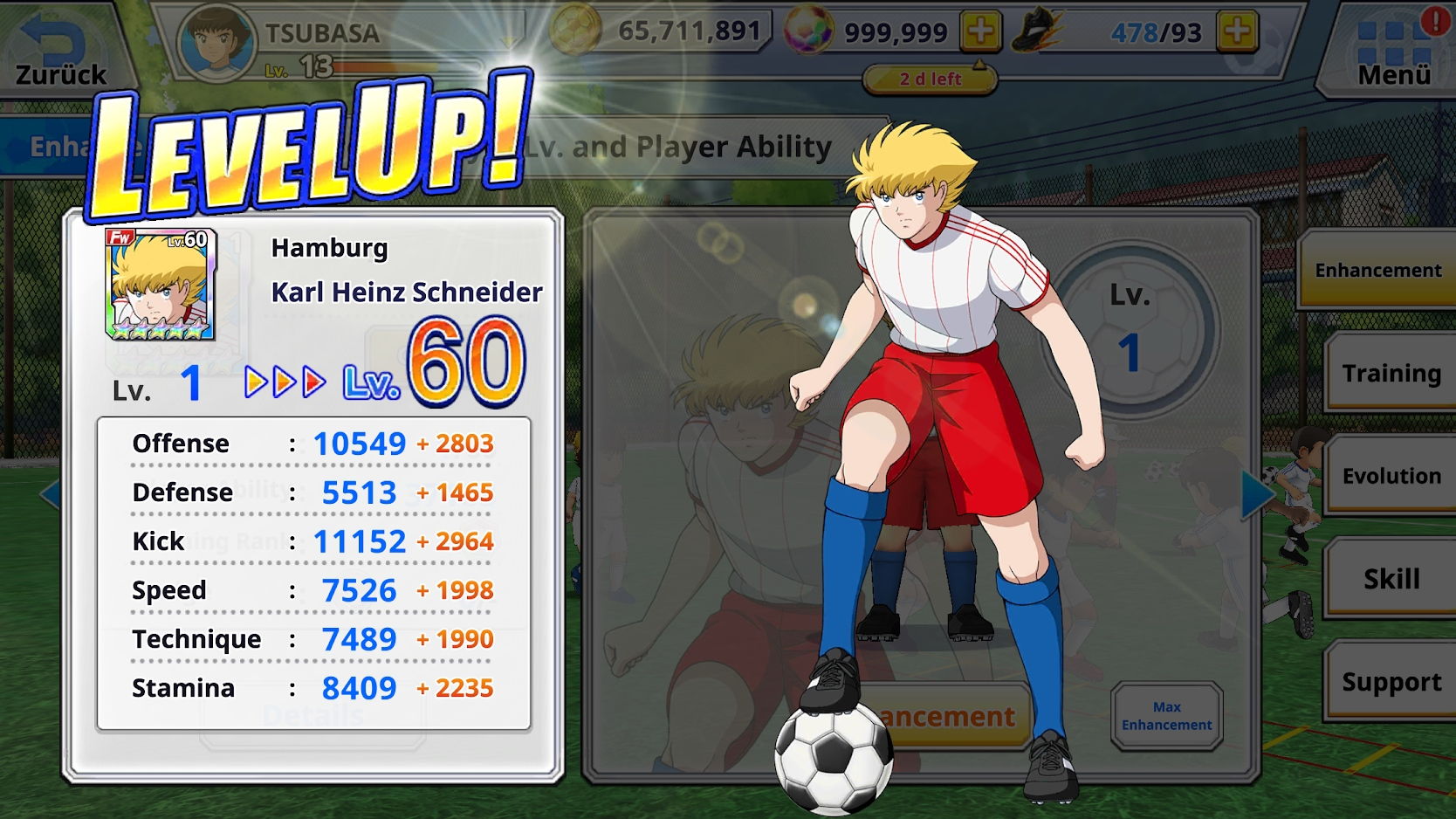Screen dimensions: 1456x819
Task: Click the blue next-player arrow
Action: click(1256, 494)
